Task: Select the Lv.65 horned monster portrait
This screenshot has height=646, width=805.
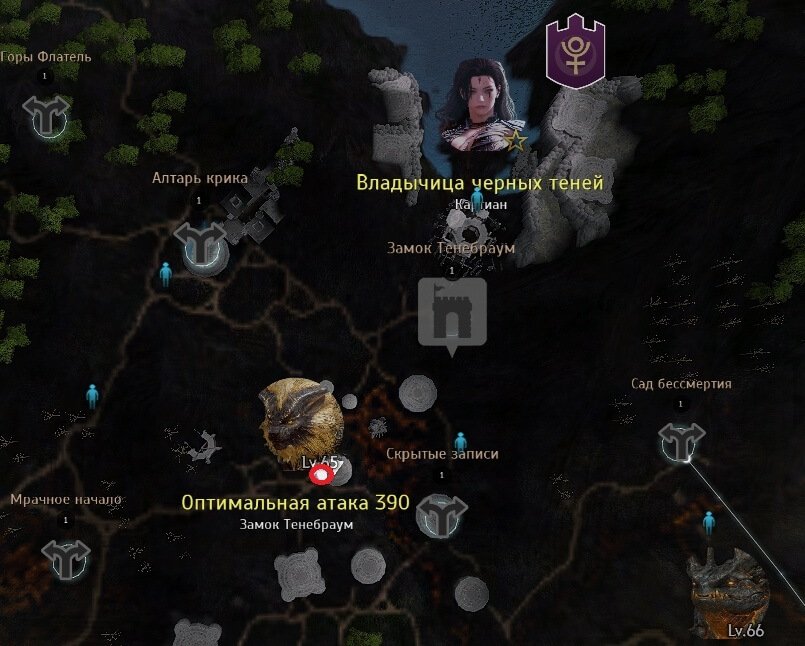Action: pyautogui.click(x=301, y=421)
